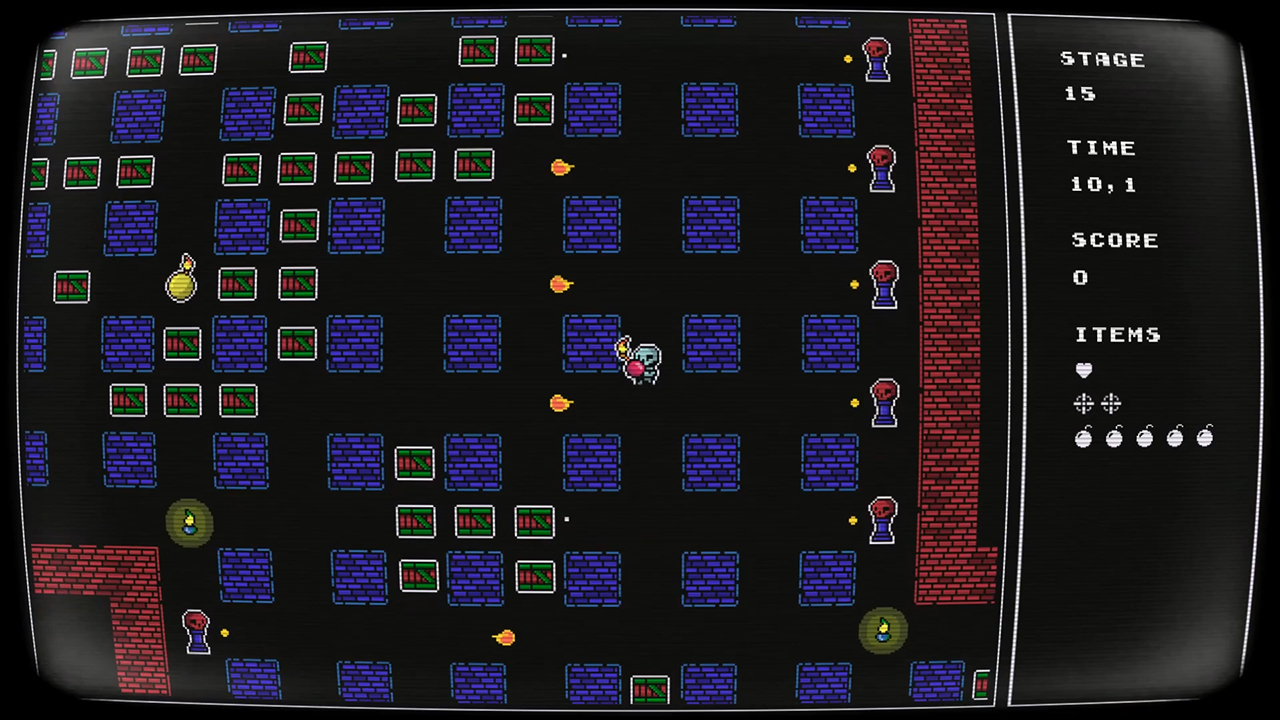Click a green crate in the top-left cluster
The image size is (1280, 720).
[88, 62]
